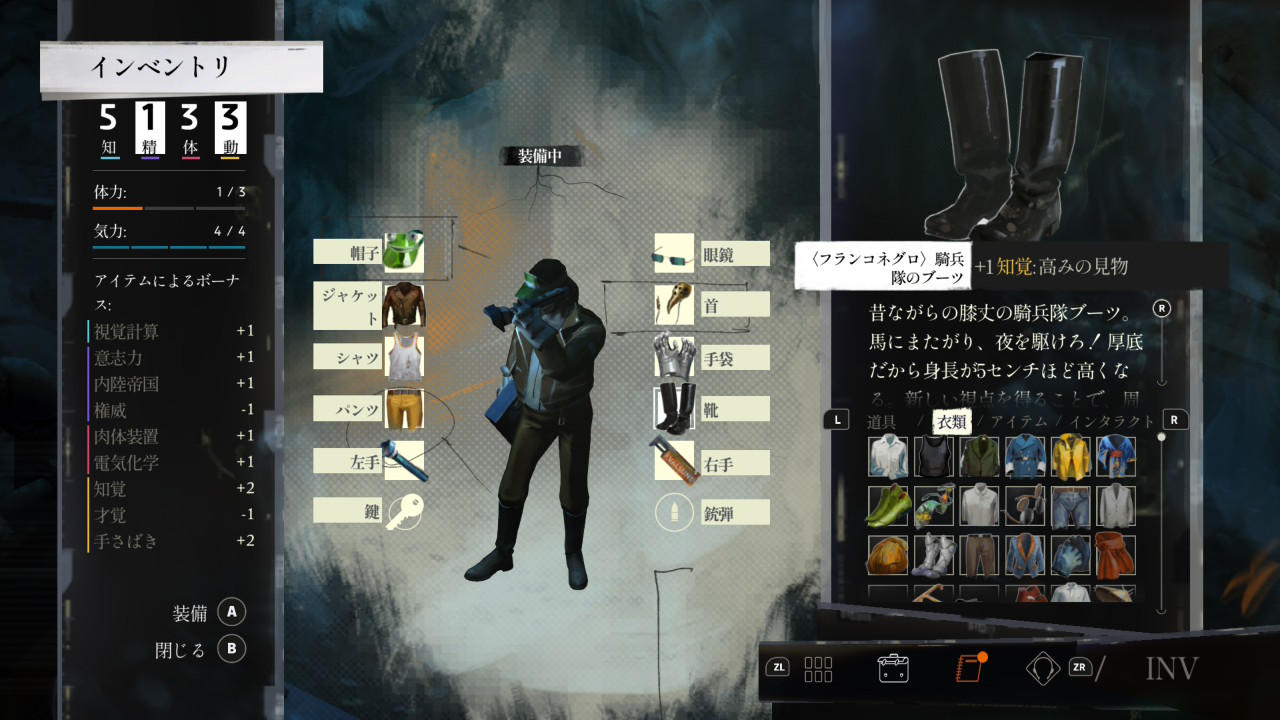Click the white tank top shirt slot
The width and height of the screenshot is (1280, 720).
pos(403,357)
